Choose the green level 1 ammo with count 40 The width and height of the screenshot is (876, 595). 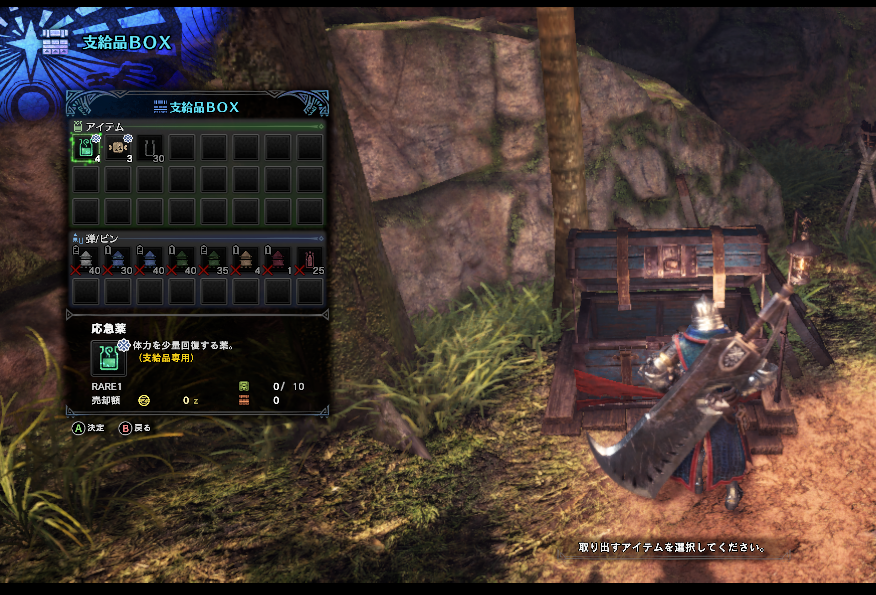[x=182, y=260]
